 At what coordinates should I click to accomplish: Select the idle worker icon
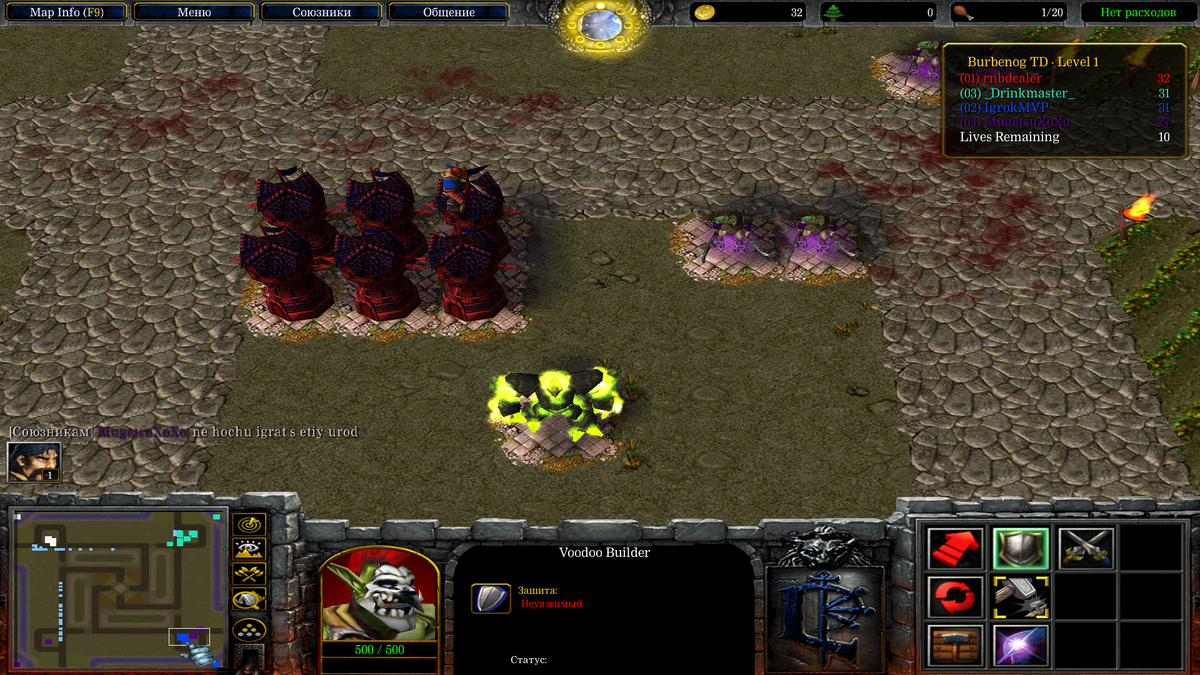pyautogui.click(x=34, y=462)
